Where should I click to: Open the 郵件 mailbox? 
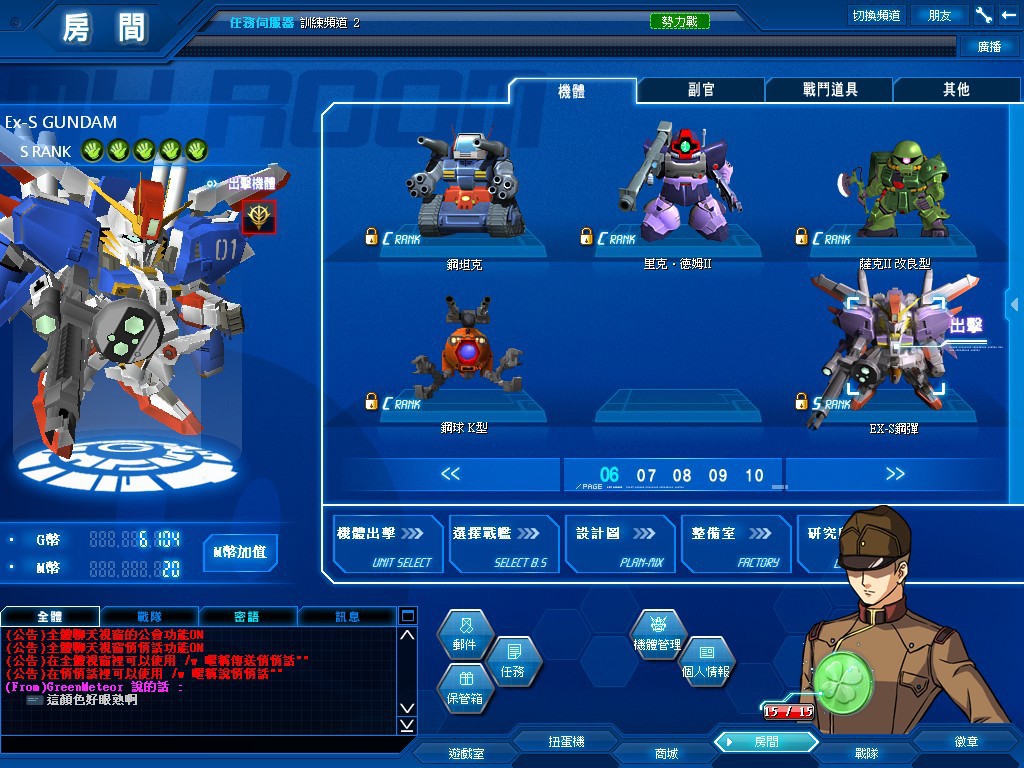click(465, 637)
